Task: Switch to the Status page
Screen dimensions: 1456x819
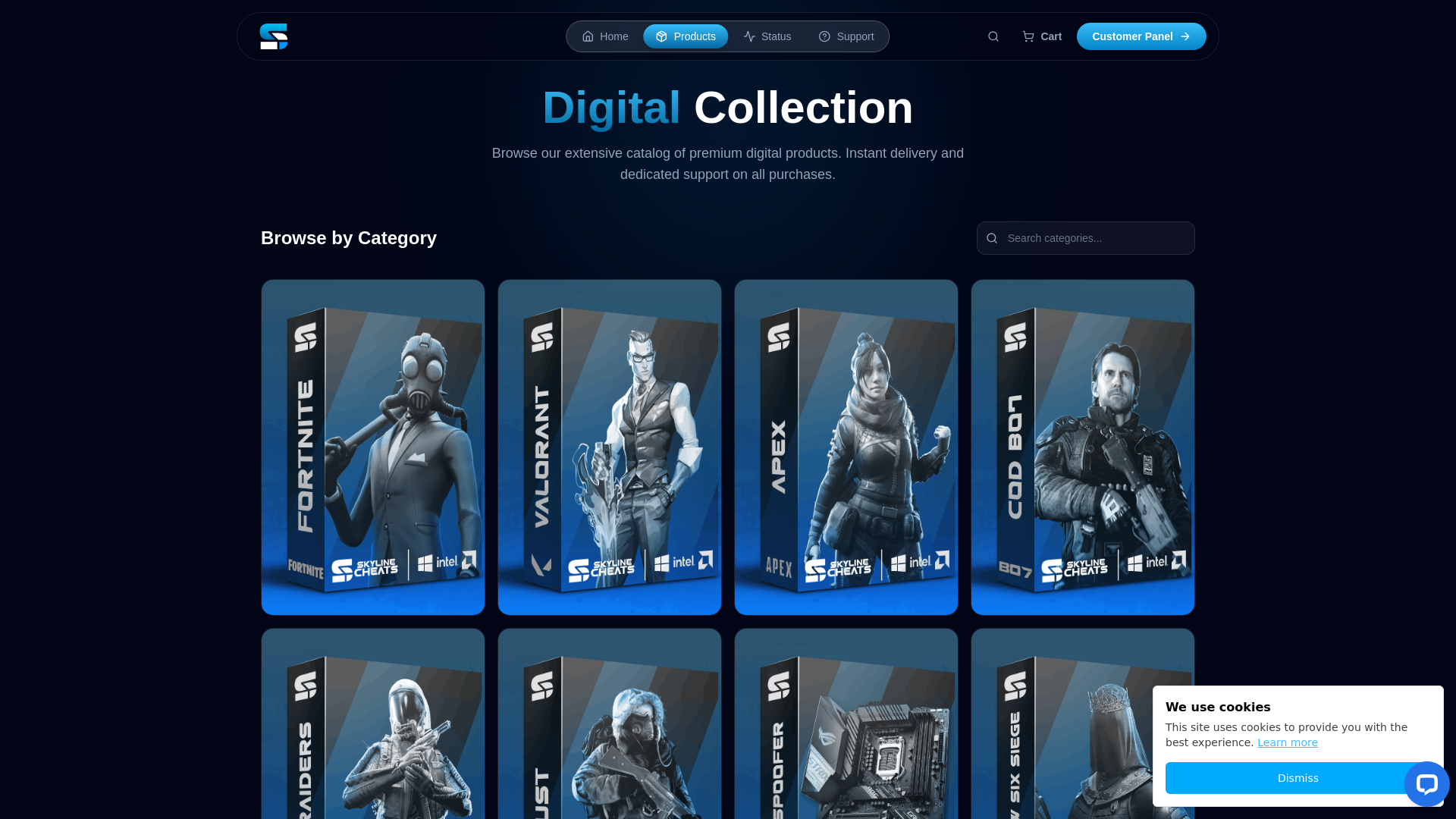Action: (x=767, y=36)
